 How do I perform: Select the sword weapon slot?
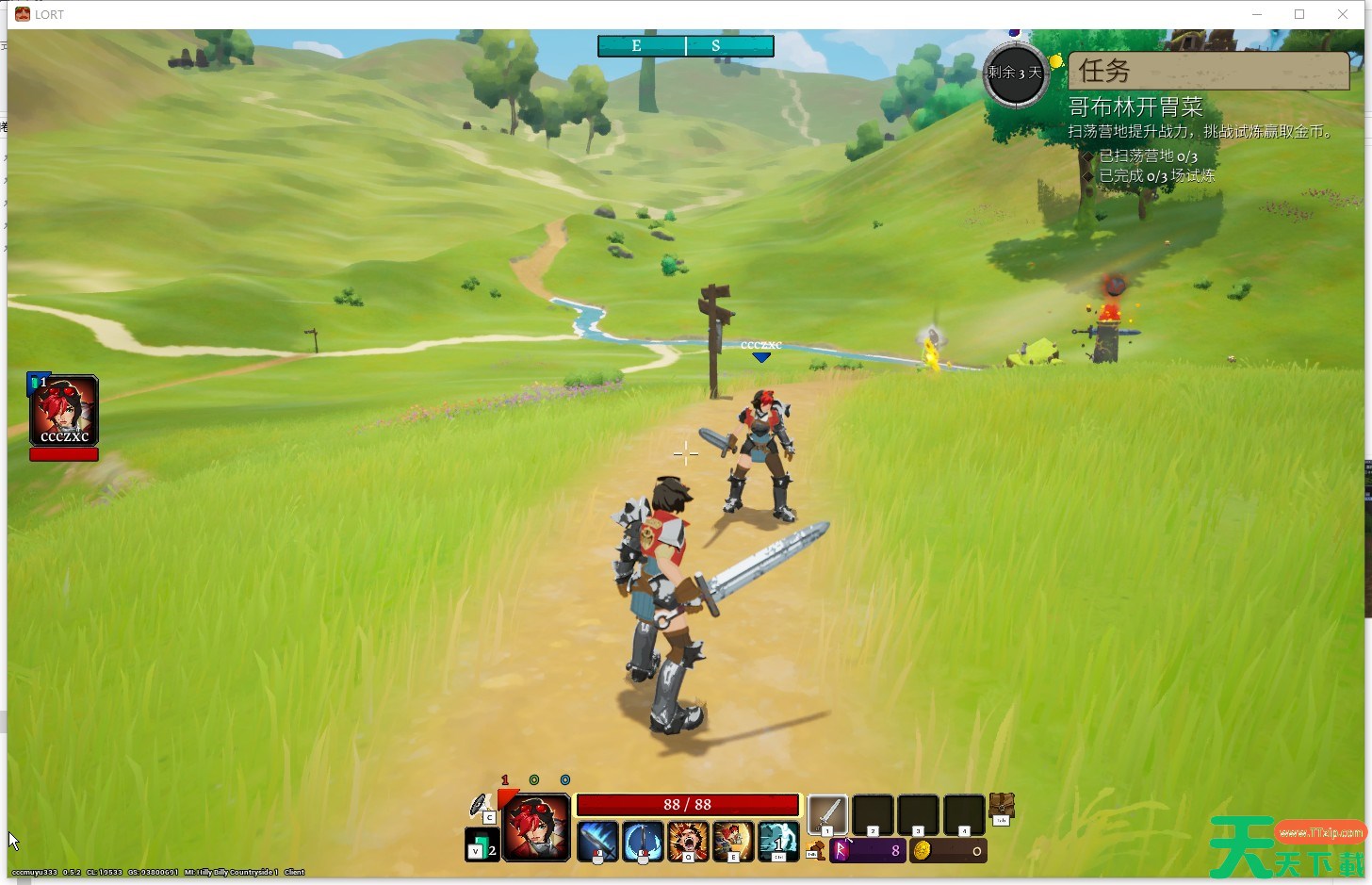tap(827, 814)
